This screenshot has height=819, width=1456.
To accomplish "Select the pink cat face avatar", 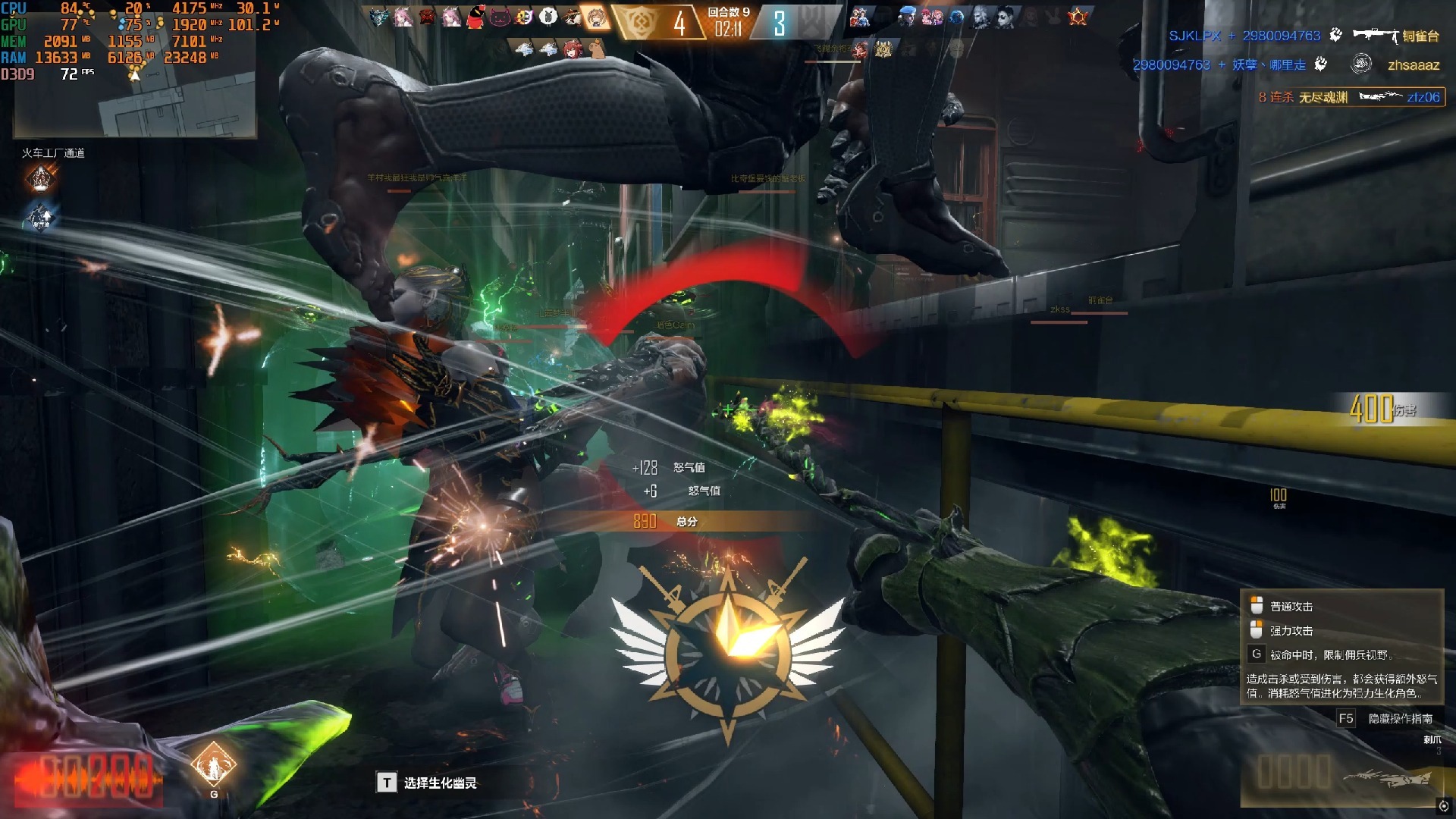I will tap(500, 17).
